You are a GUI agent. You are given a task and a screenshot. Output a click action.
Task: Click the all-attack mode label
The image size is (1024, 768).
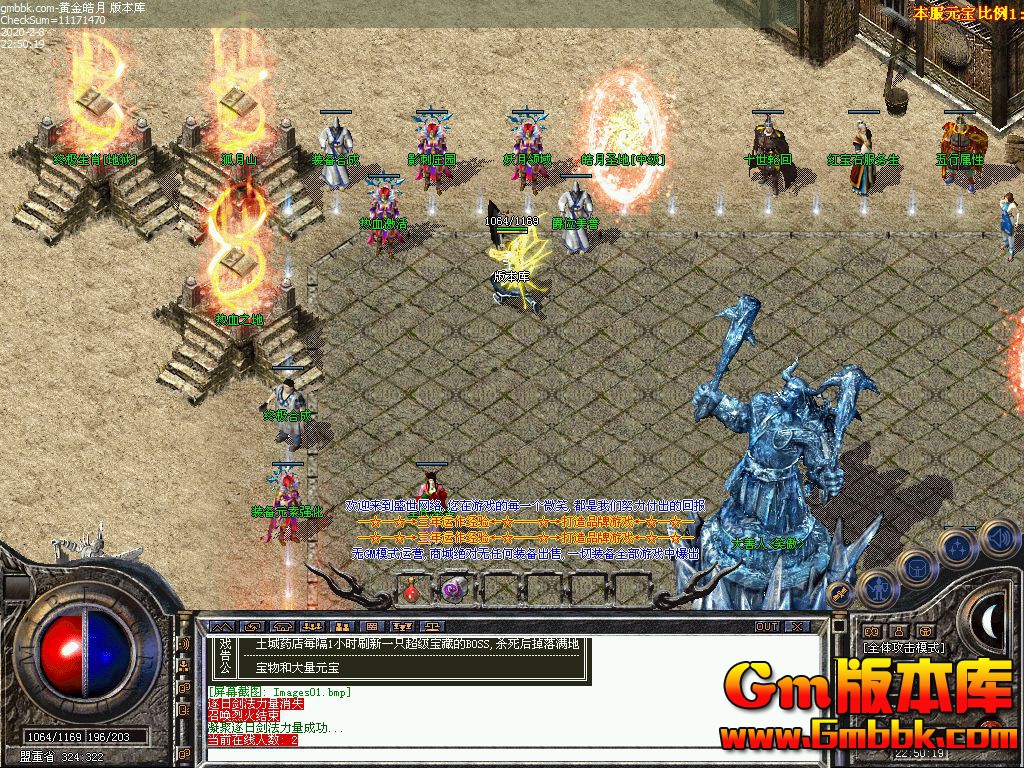pos(904,647)
